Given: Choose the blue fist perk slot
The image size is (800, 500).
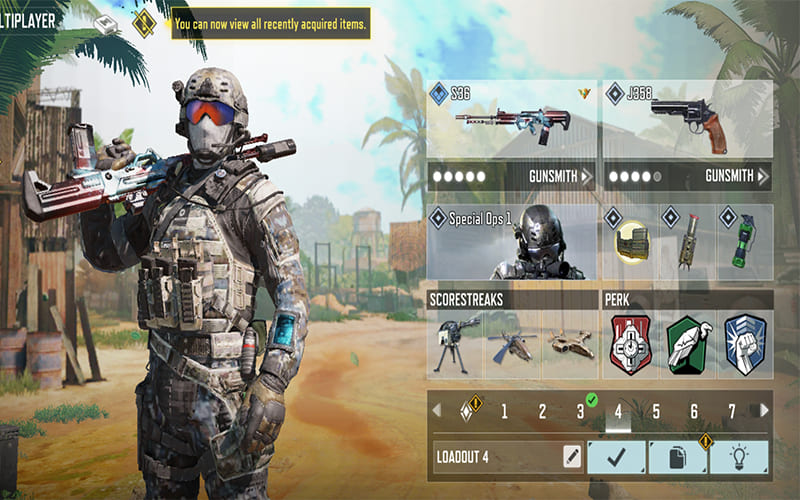Looking at the screenshot, I should 745,344.
